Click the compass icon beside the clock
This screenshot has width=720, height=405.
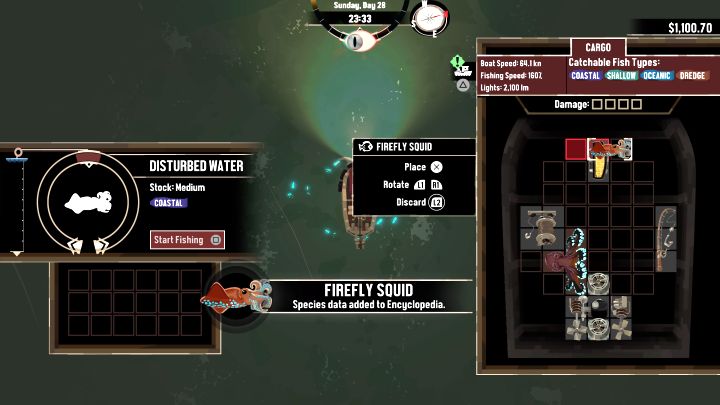click(426, 18)
